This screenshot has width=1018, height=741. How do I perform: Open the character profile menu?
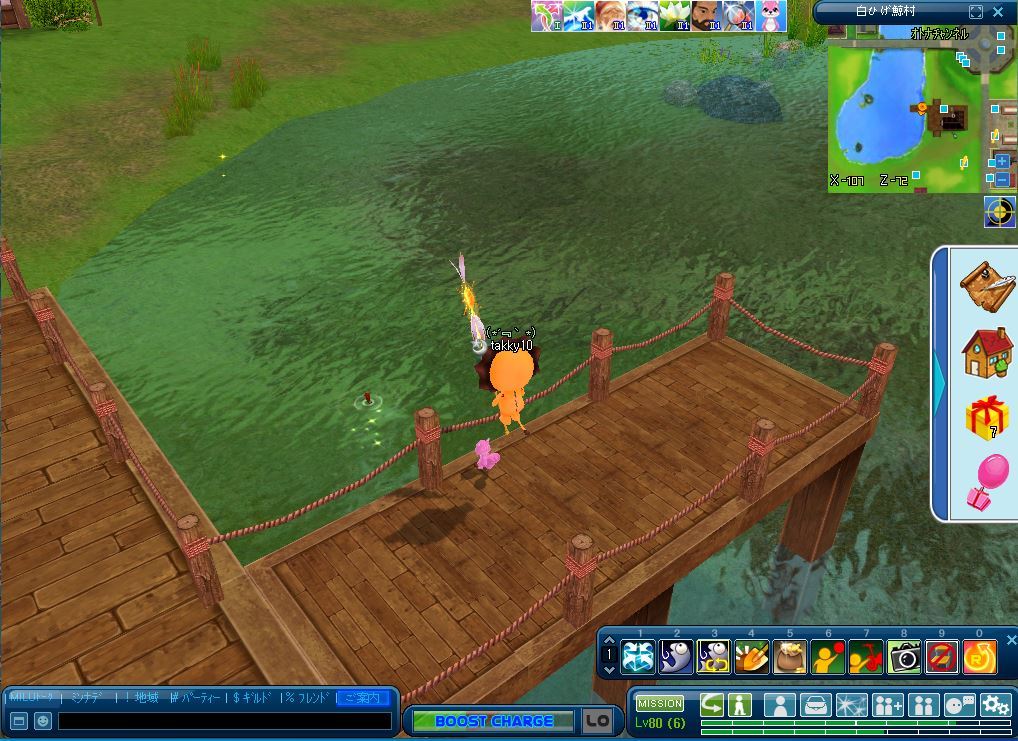click(x=780, y=705)
